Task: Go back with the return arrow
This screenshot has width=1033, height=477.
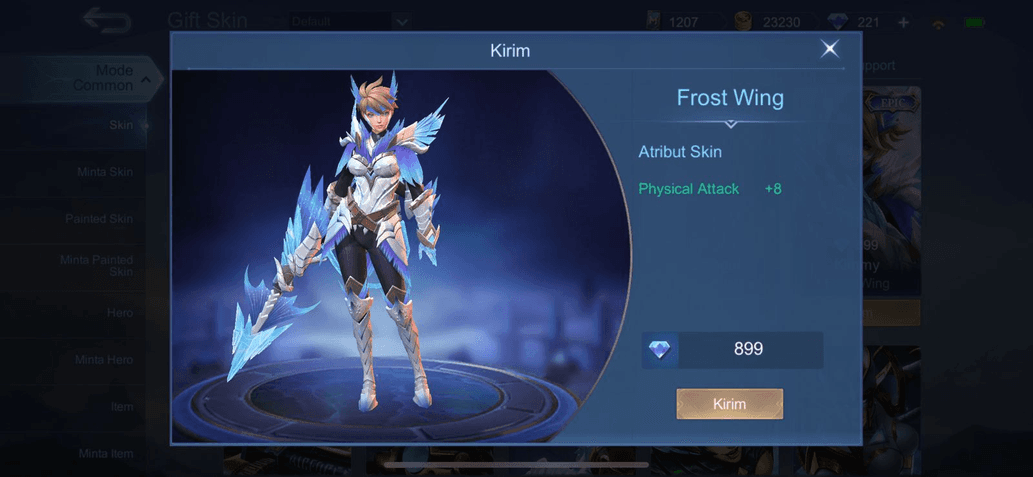Action: (106, 19)
